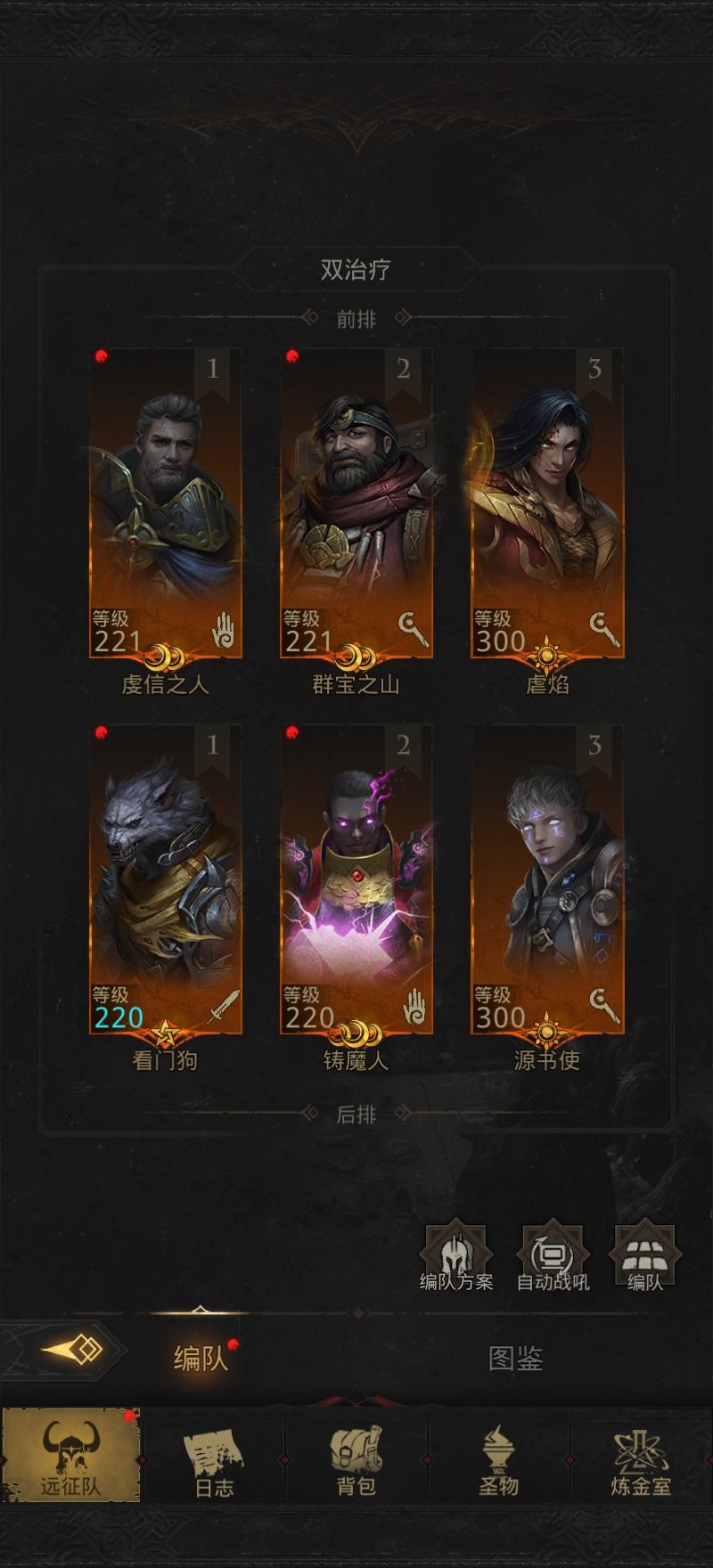
Task: Open the 远征队 expedition menu
Action: (x=71, y=1455)
